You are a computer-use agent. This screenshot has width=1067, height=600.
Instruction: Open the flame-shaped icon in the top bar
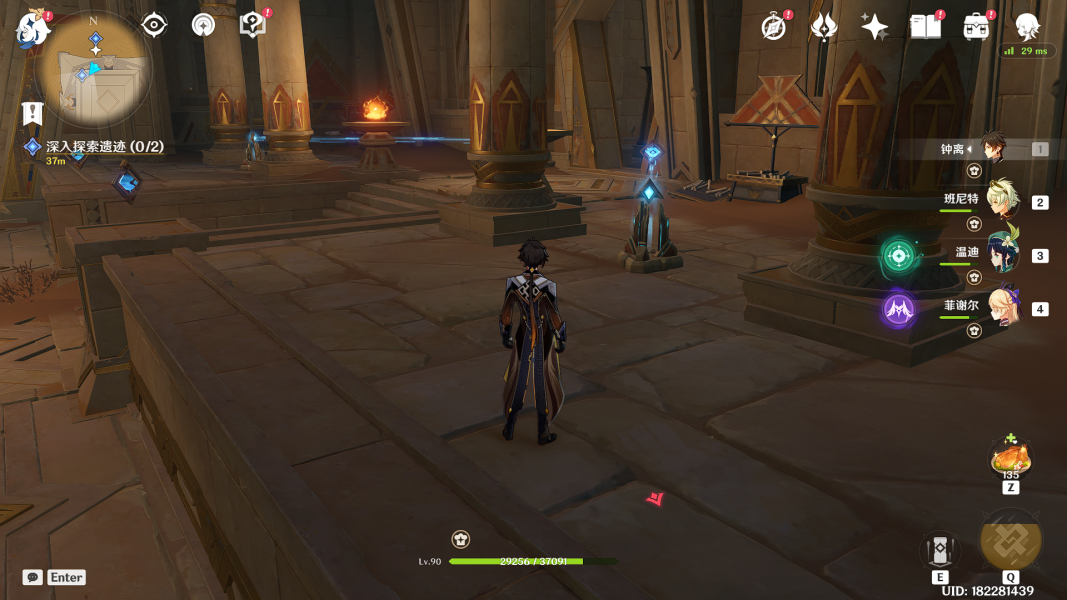[x=824, y=27]
